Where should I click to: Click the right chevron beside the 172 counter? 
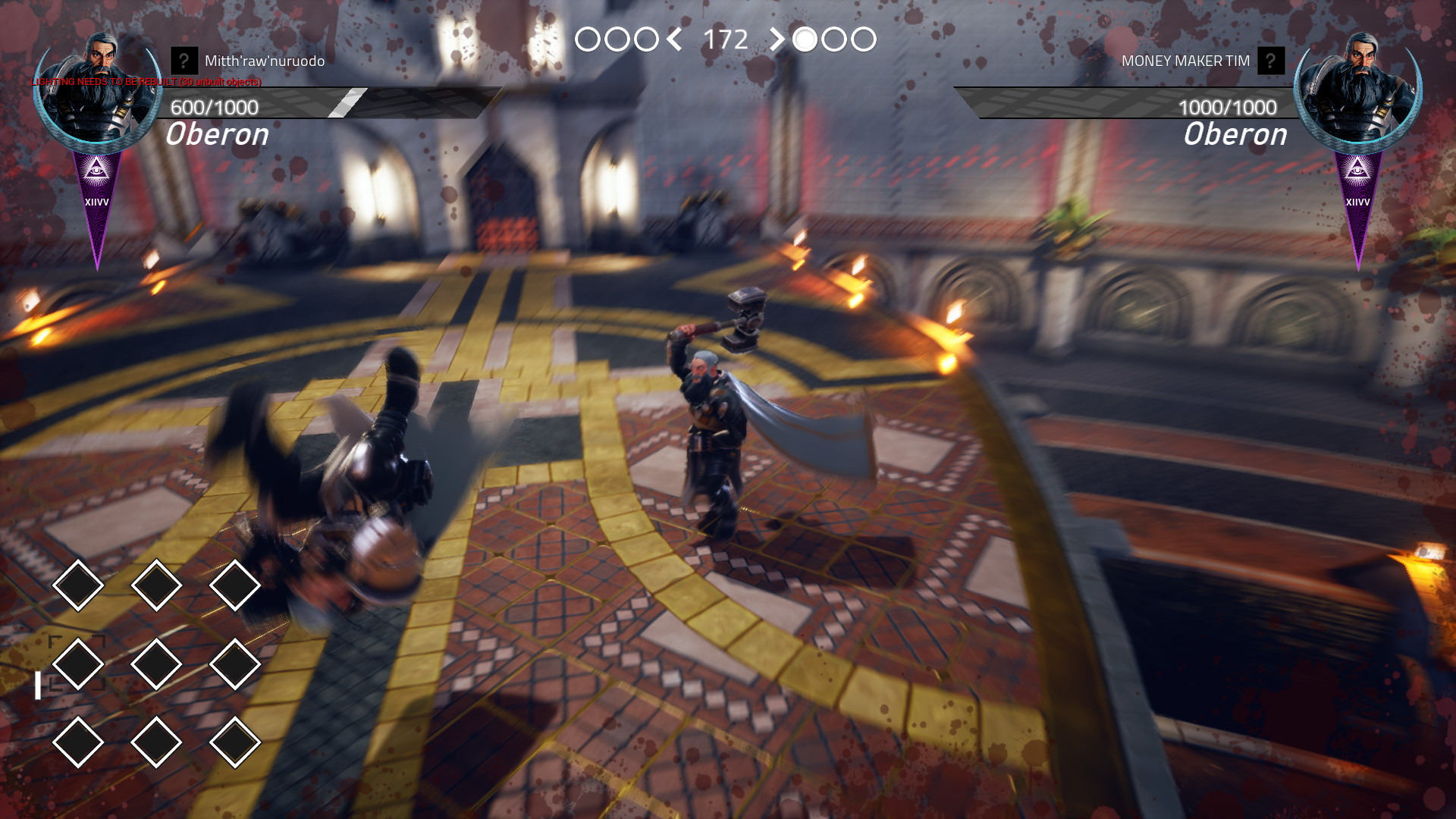(778, 38)
